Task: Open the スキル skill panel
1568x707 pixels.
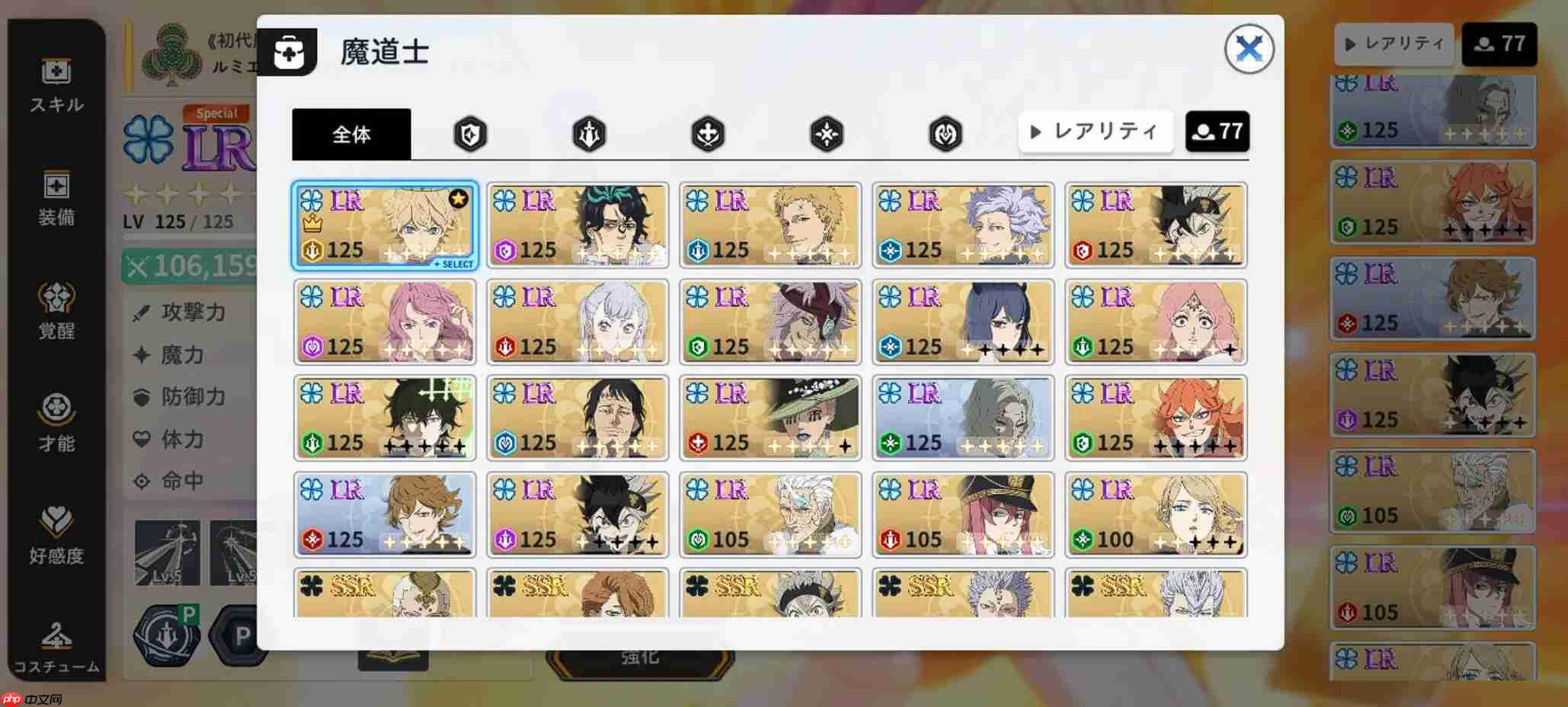Action: pos(56,85)
